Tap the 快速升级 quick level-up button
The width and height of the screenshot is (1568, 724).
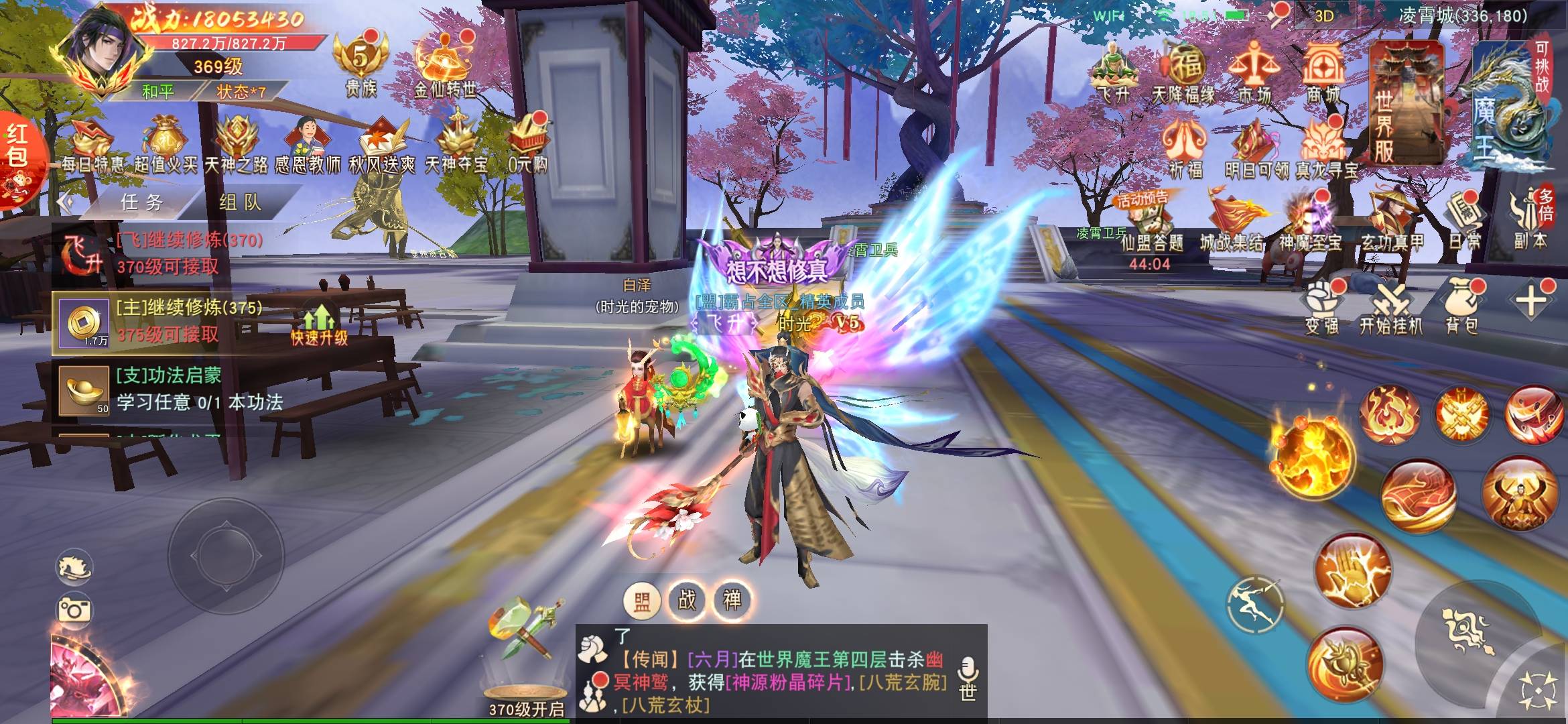point(319,325)
